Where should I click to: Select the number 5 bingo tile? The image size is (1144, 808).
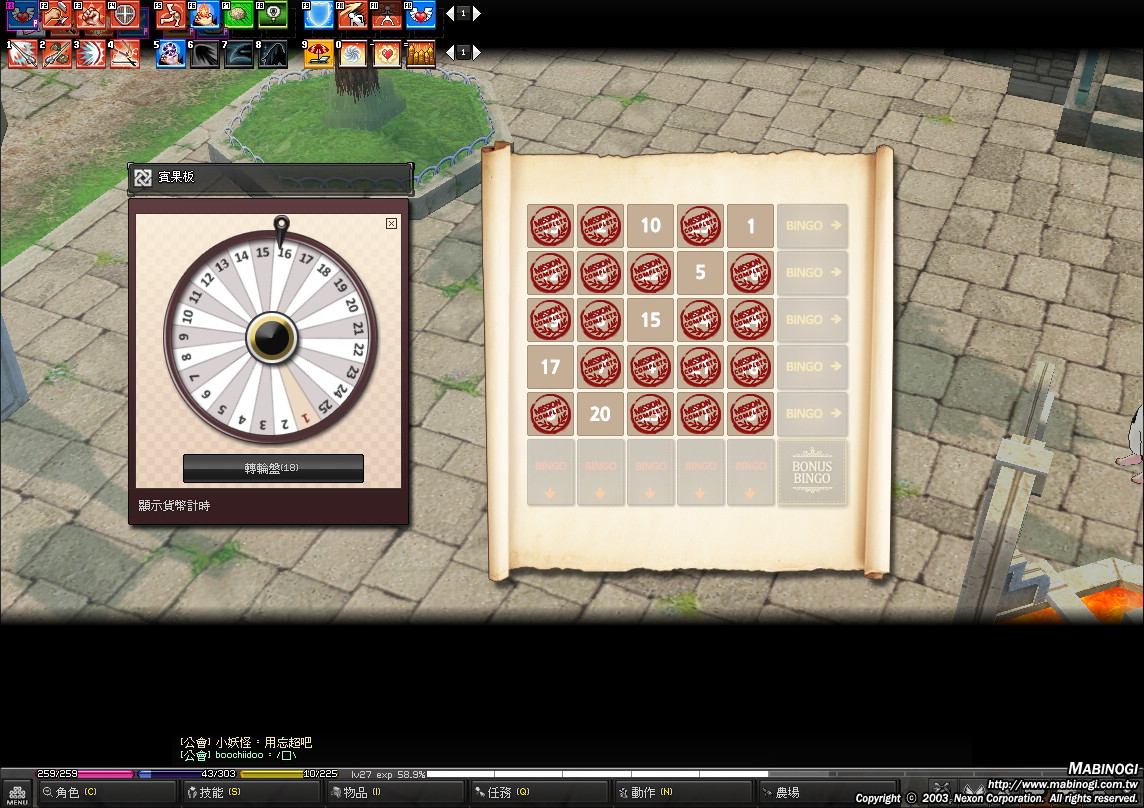(700, 273)
